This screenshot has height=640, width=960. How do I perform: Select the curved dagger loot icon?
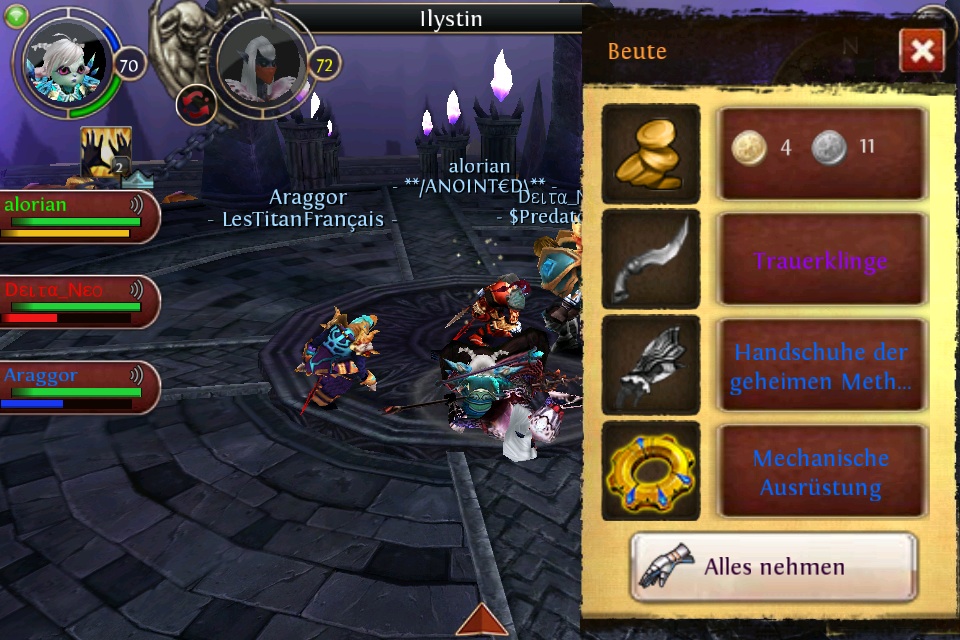(x=651, y=260)
